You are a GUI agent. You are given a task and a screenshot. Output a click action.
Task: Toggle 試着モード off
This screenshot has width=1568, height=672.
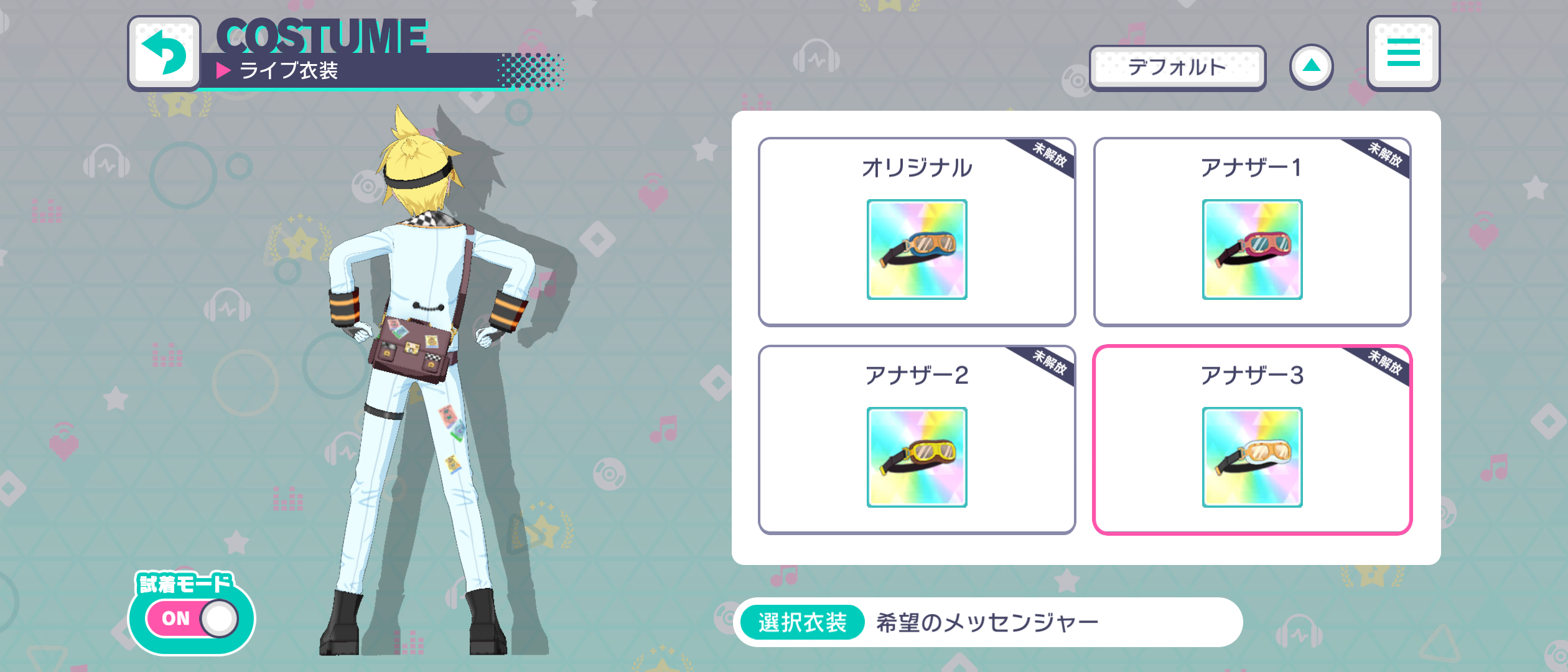pyautogui.click(x=190, y=618)
